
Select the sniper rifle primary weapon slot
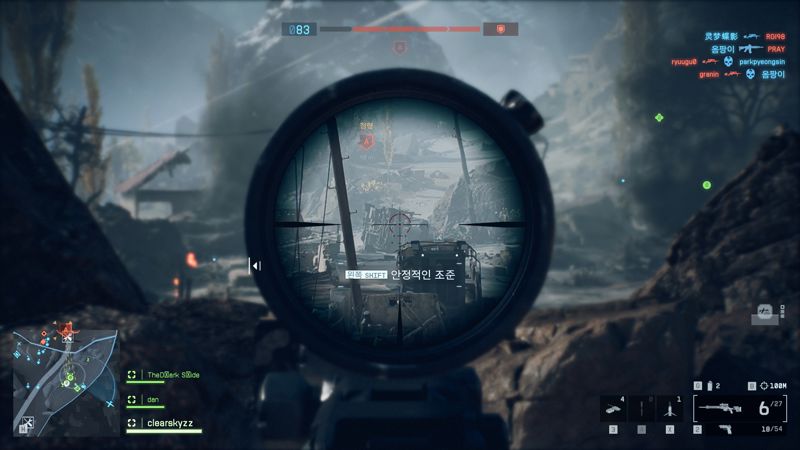[x=722, y=407]
